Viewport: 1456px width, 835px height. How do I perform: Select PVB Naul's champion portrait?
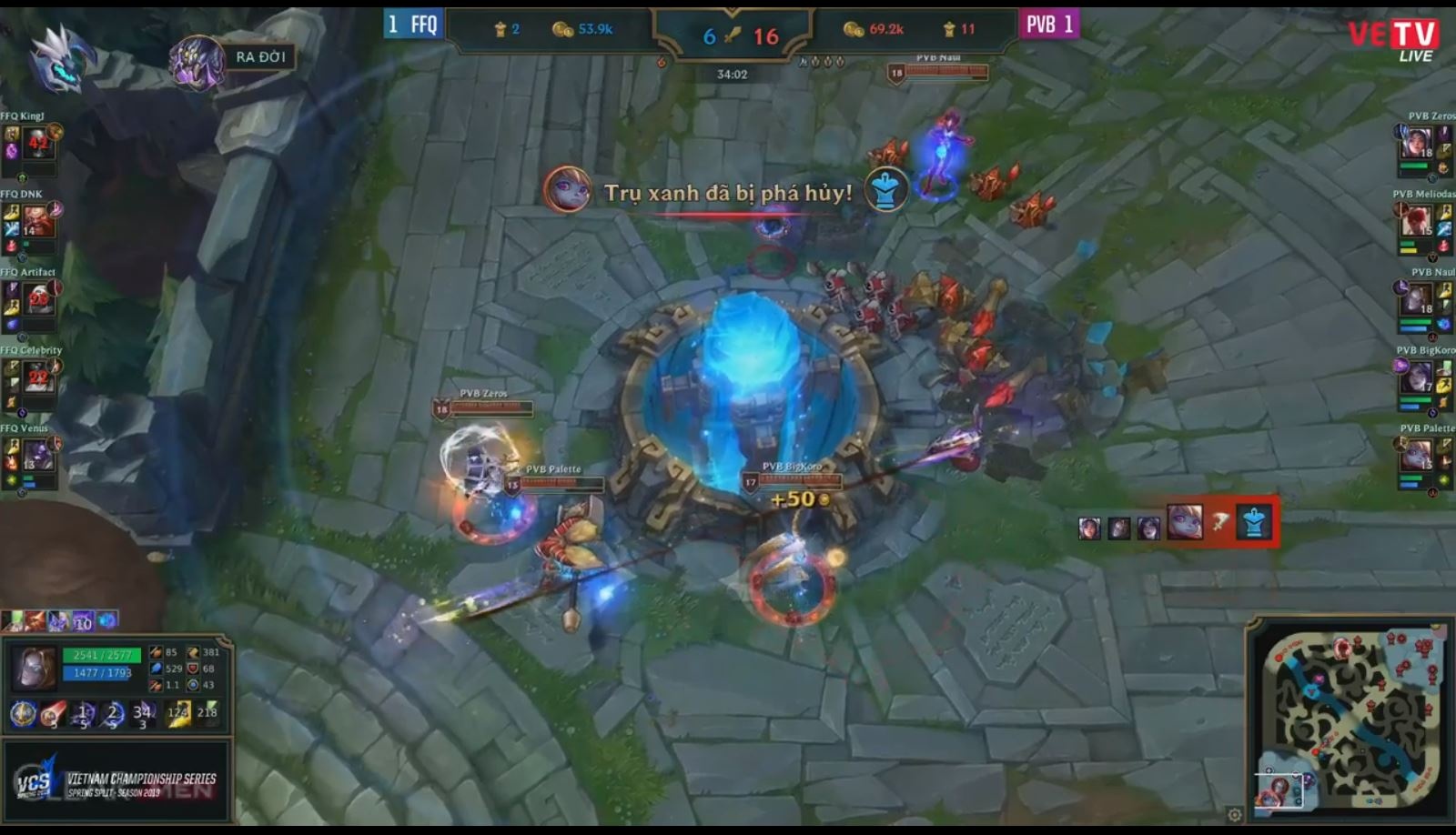click(x=1418, y=299)
